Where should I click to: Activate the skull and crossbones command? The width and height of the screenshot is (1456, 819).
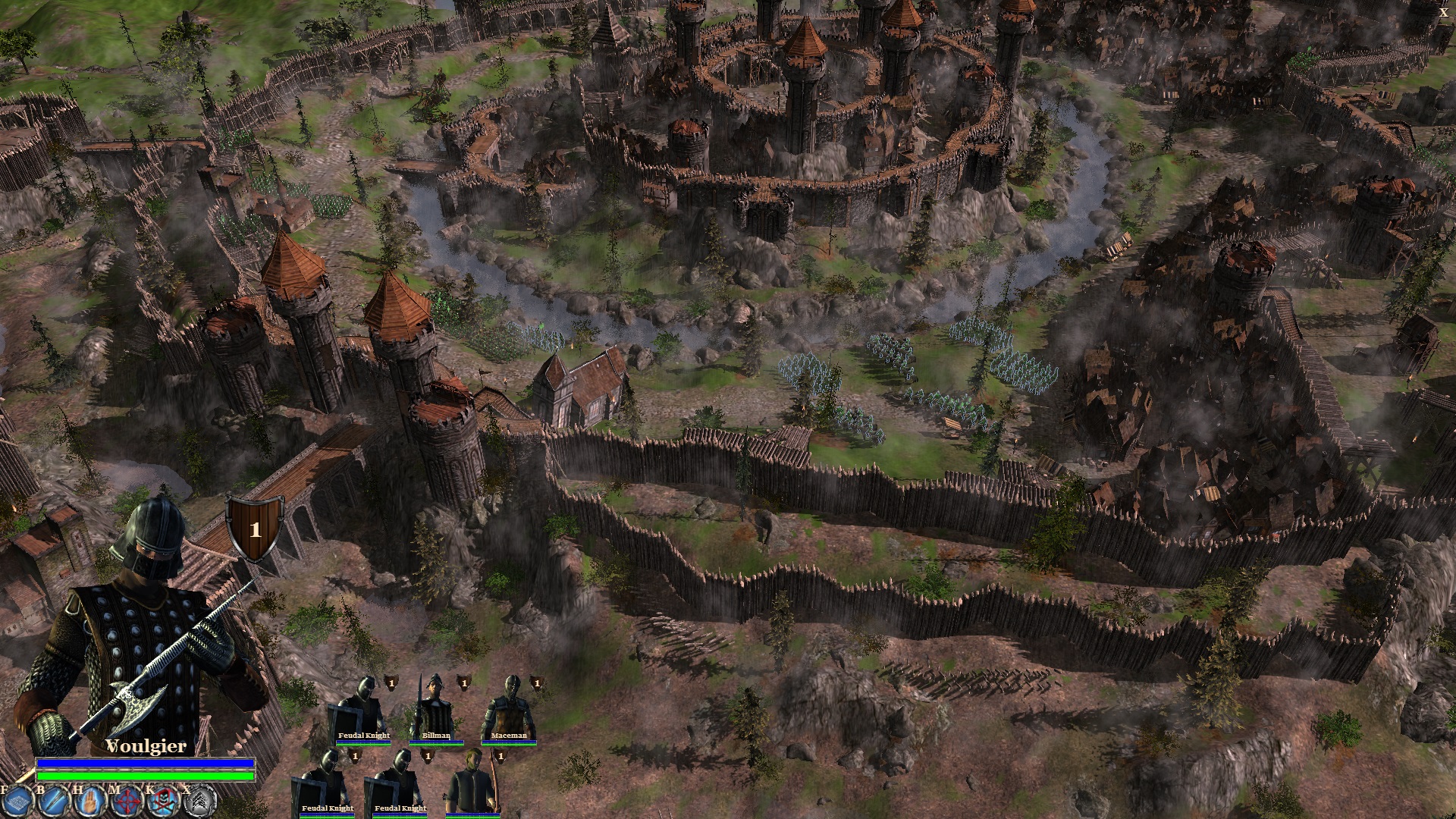click(163, 801)
